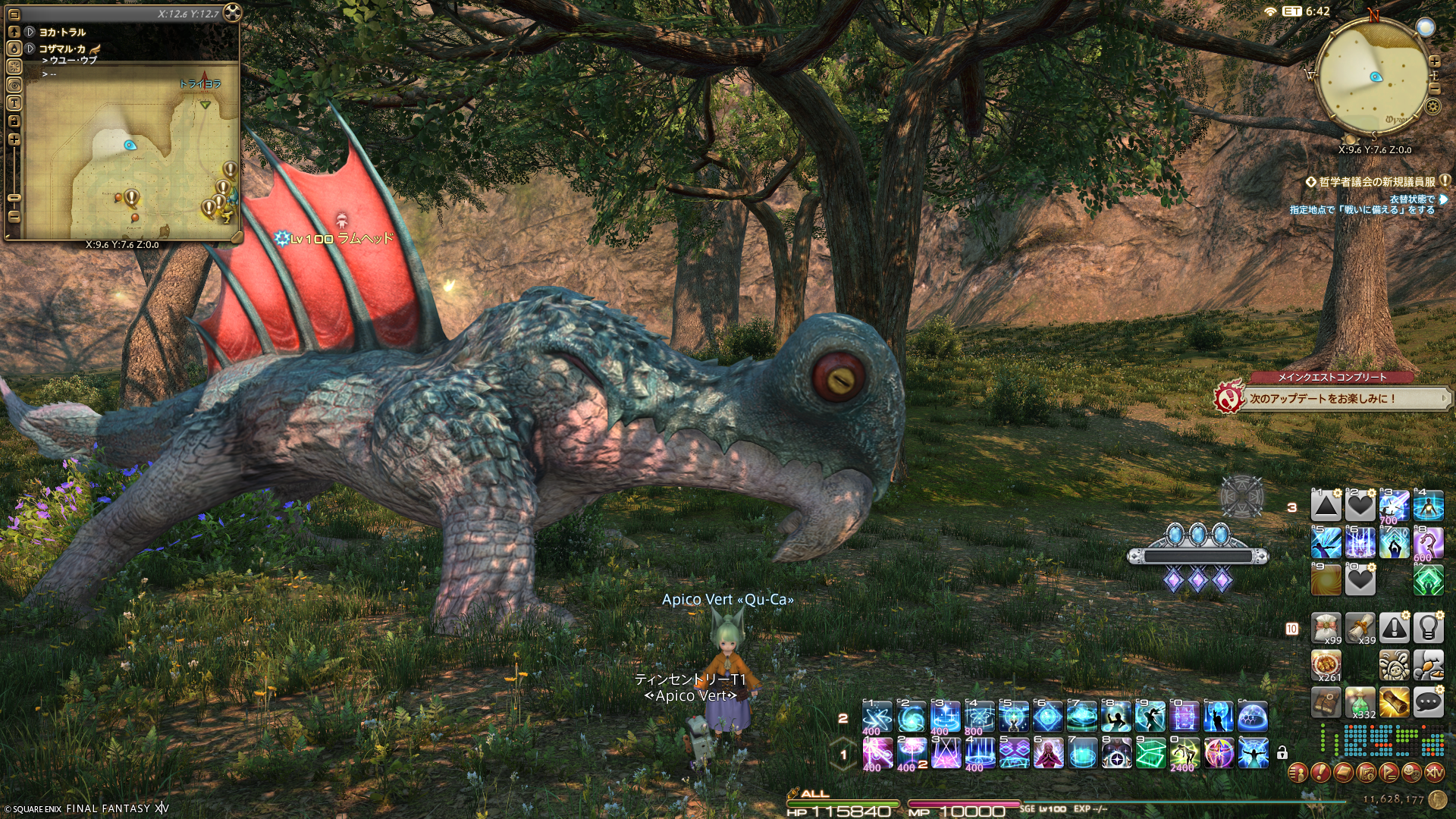The width and height of the screenshot is (1456, 819).
Task: Expand the ヨカ・トラル region entry
Action: 30,32
